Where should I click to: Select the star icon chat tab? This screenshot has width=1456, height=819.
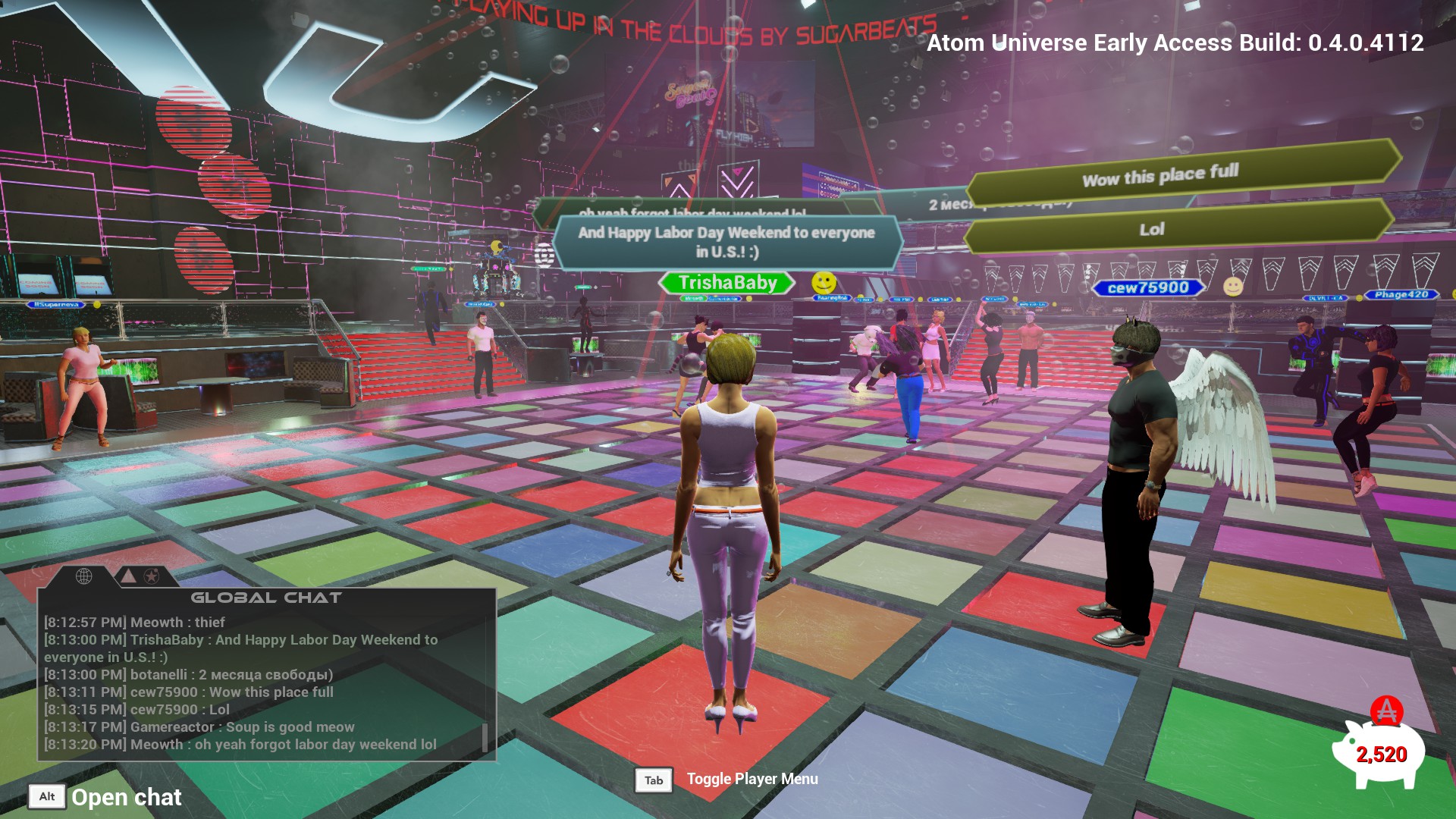point(152,576)
